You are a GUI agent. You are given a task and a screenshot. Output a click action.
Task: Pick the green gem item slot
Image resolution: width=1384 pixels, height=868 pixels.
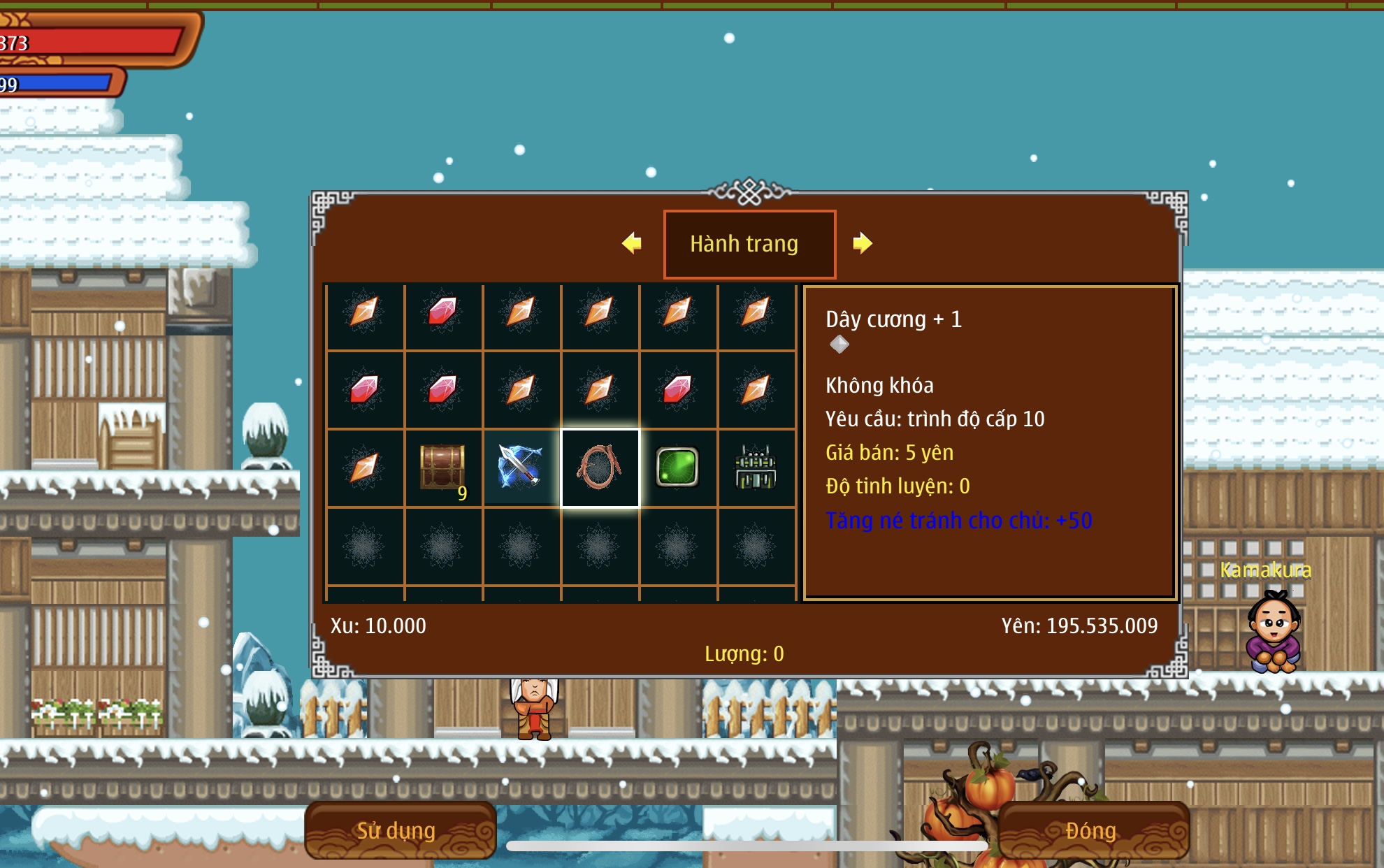[677, 468]
